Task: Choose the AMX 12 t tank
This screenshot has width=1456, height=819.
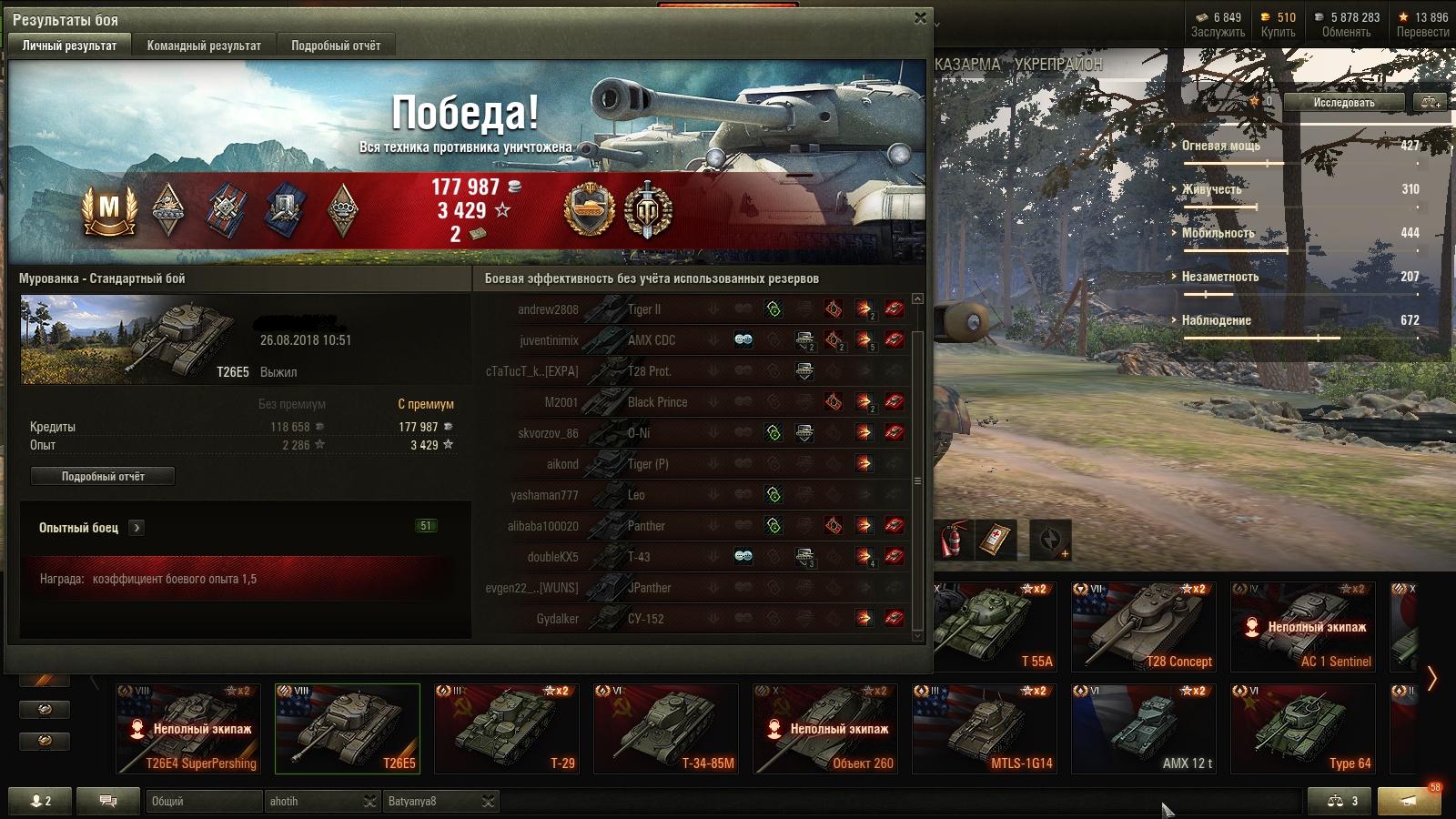Action: coord(1144,728)
